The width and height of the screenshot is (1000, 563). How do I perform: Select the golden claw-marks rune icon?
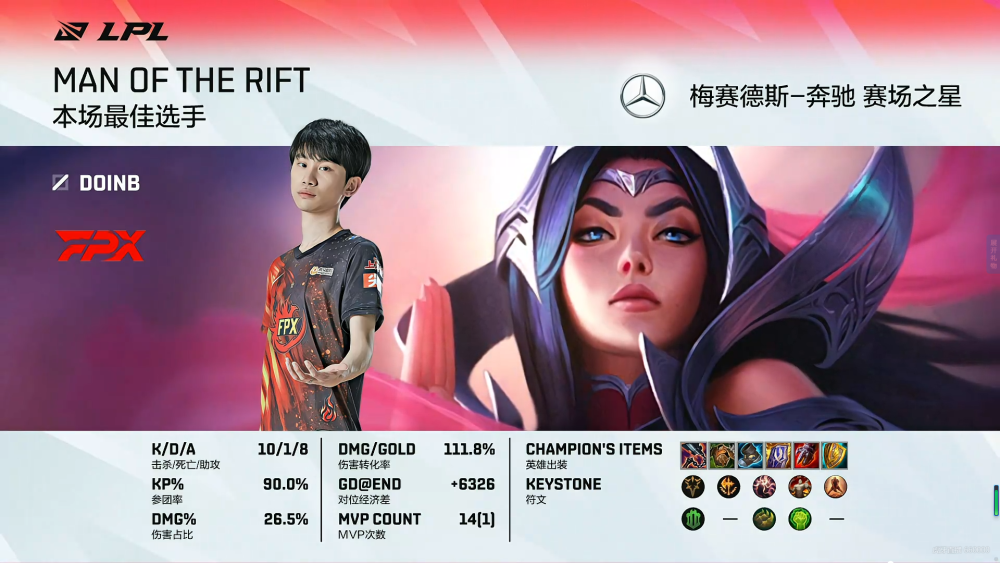[x=764, y=519]
